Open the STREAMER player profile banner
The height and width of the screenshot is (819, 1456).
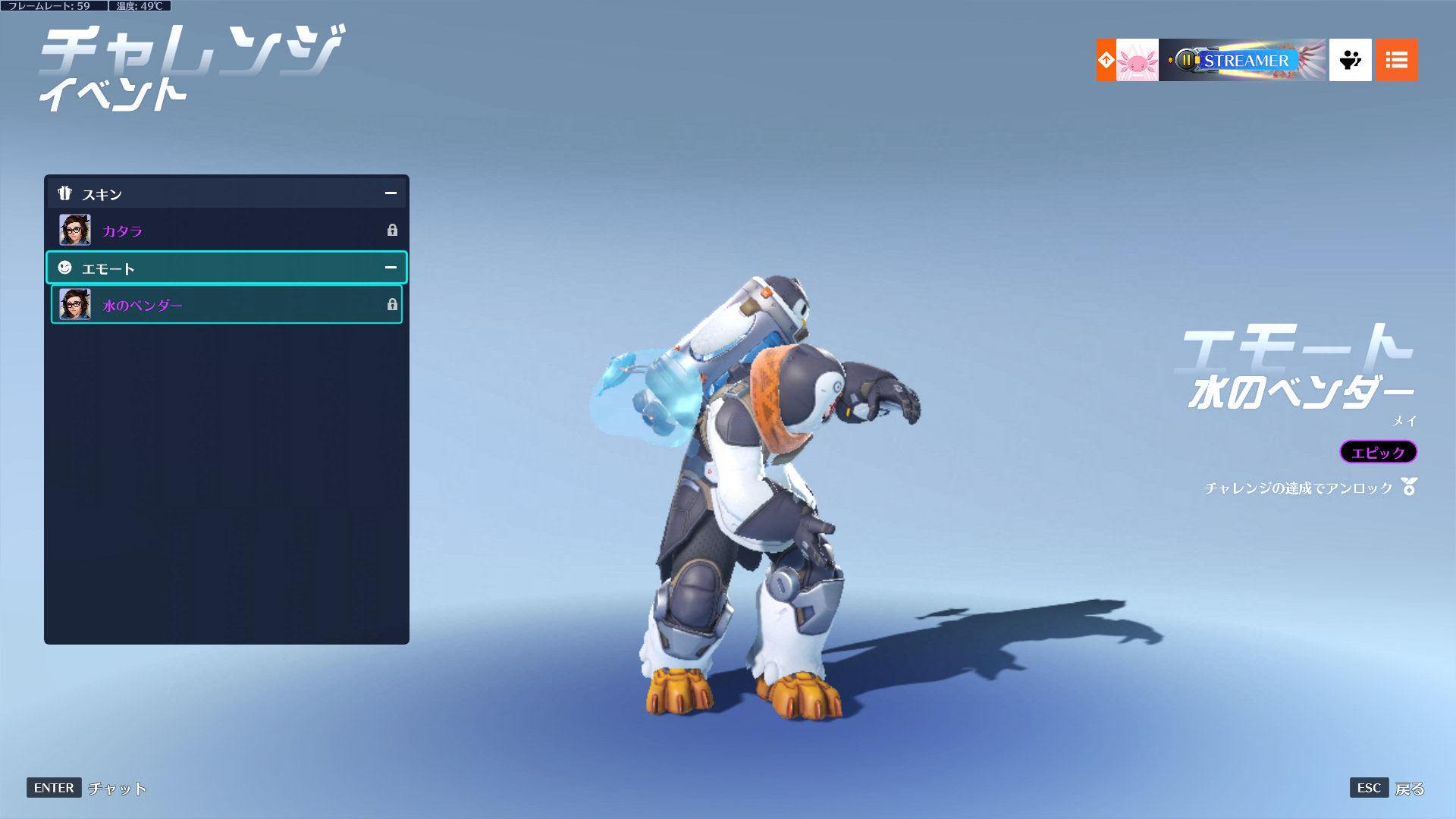[x=1241, y=60]
